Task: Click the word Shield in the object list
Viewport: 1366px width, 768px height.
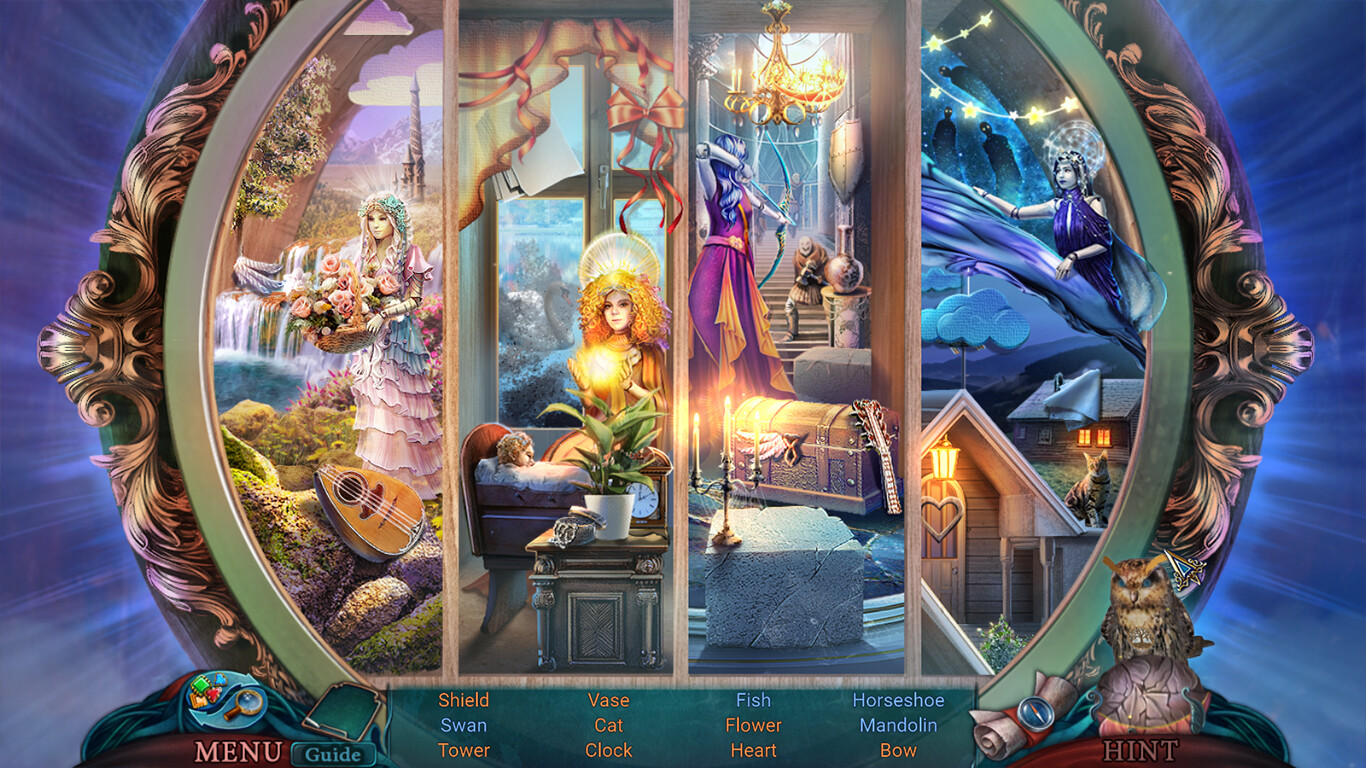Action: [x=463, y=701]
